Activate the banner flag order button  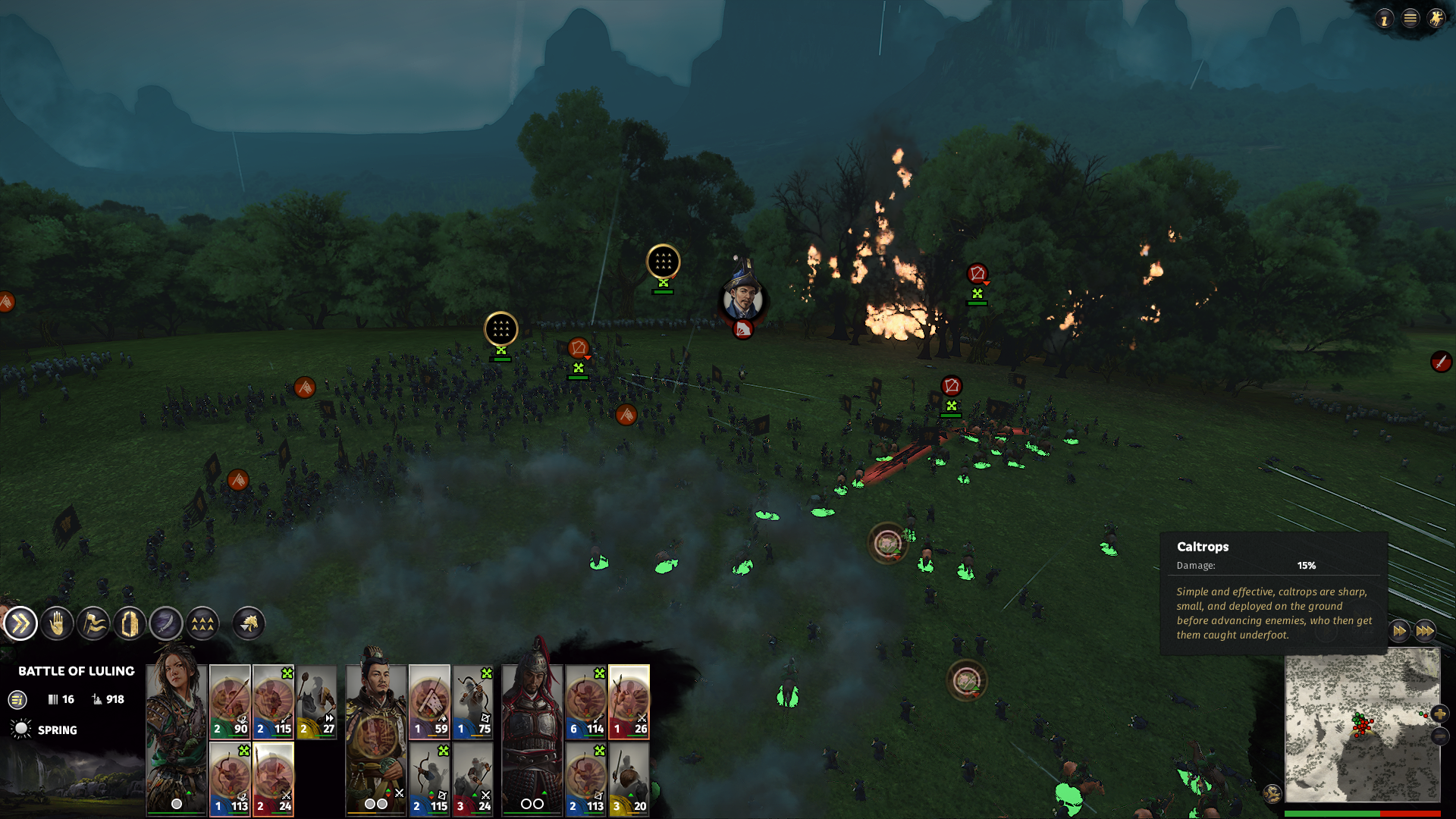93,624
